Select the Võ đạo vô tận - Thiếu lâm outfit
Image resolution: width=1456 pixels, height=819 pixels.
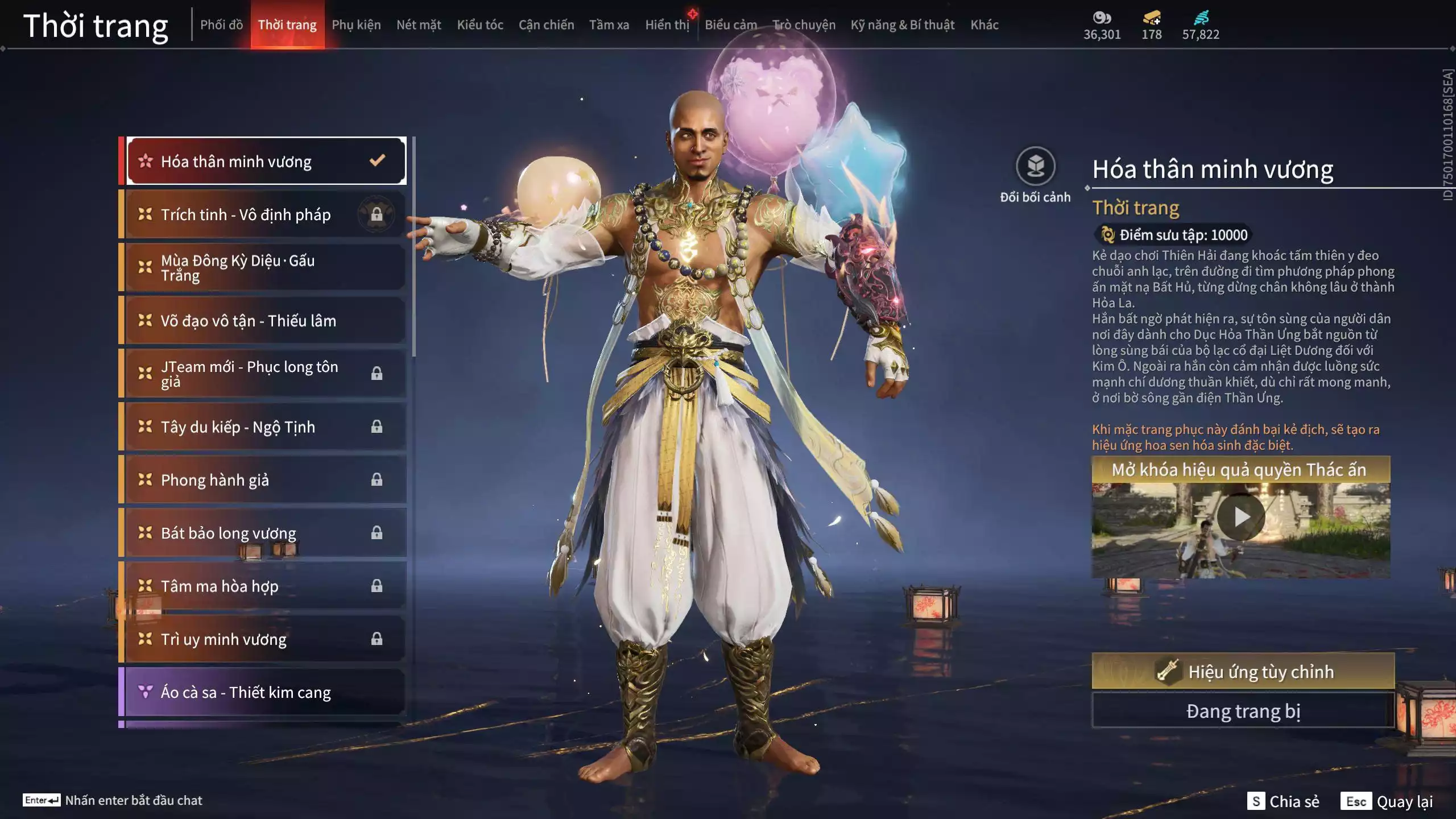coord(250,320)
